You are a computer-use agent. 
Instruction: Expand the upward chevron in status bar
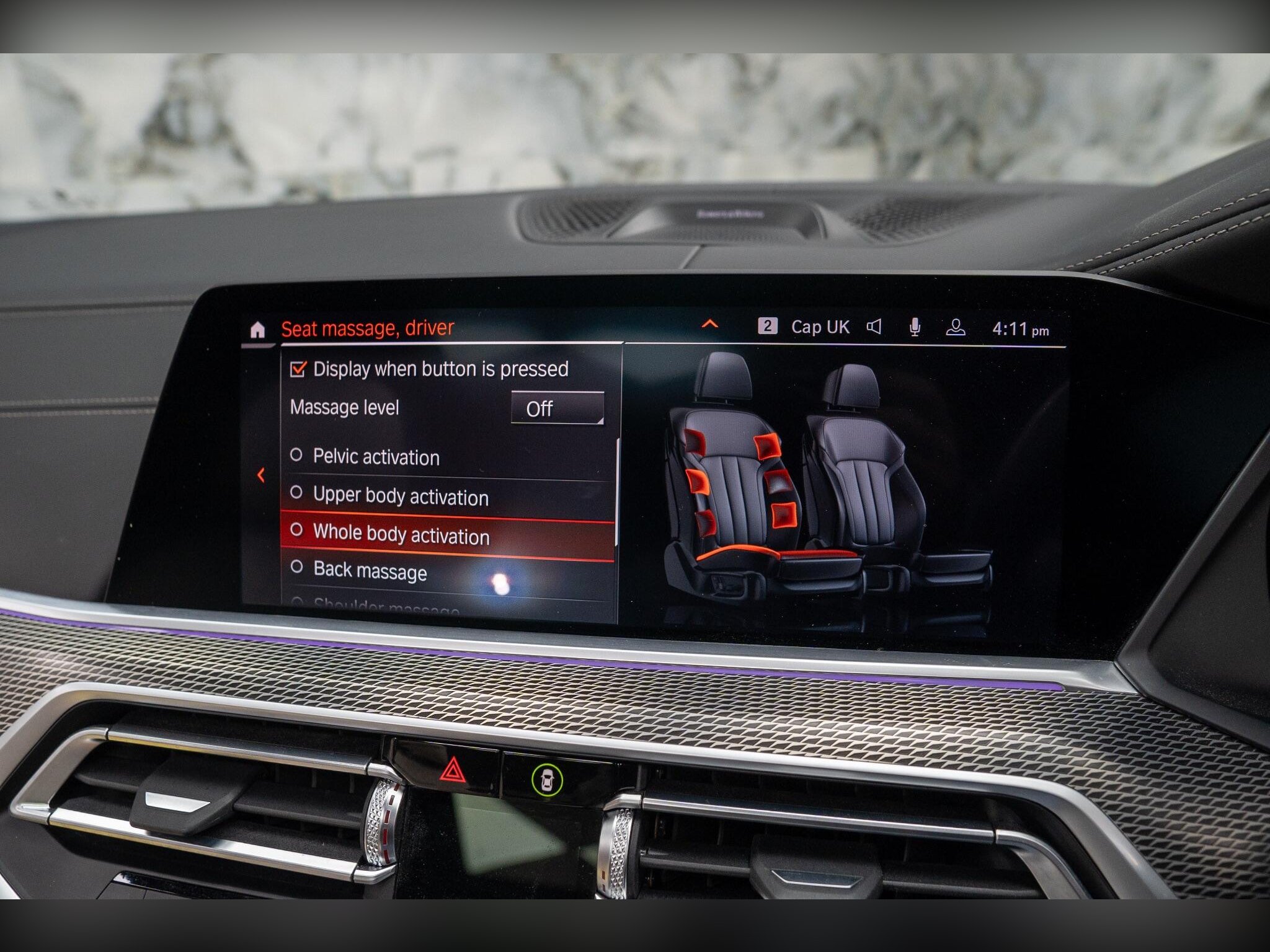click(709, 324)
